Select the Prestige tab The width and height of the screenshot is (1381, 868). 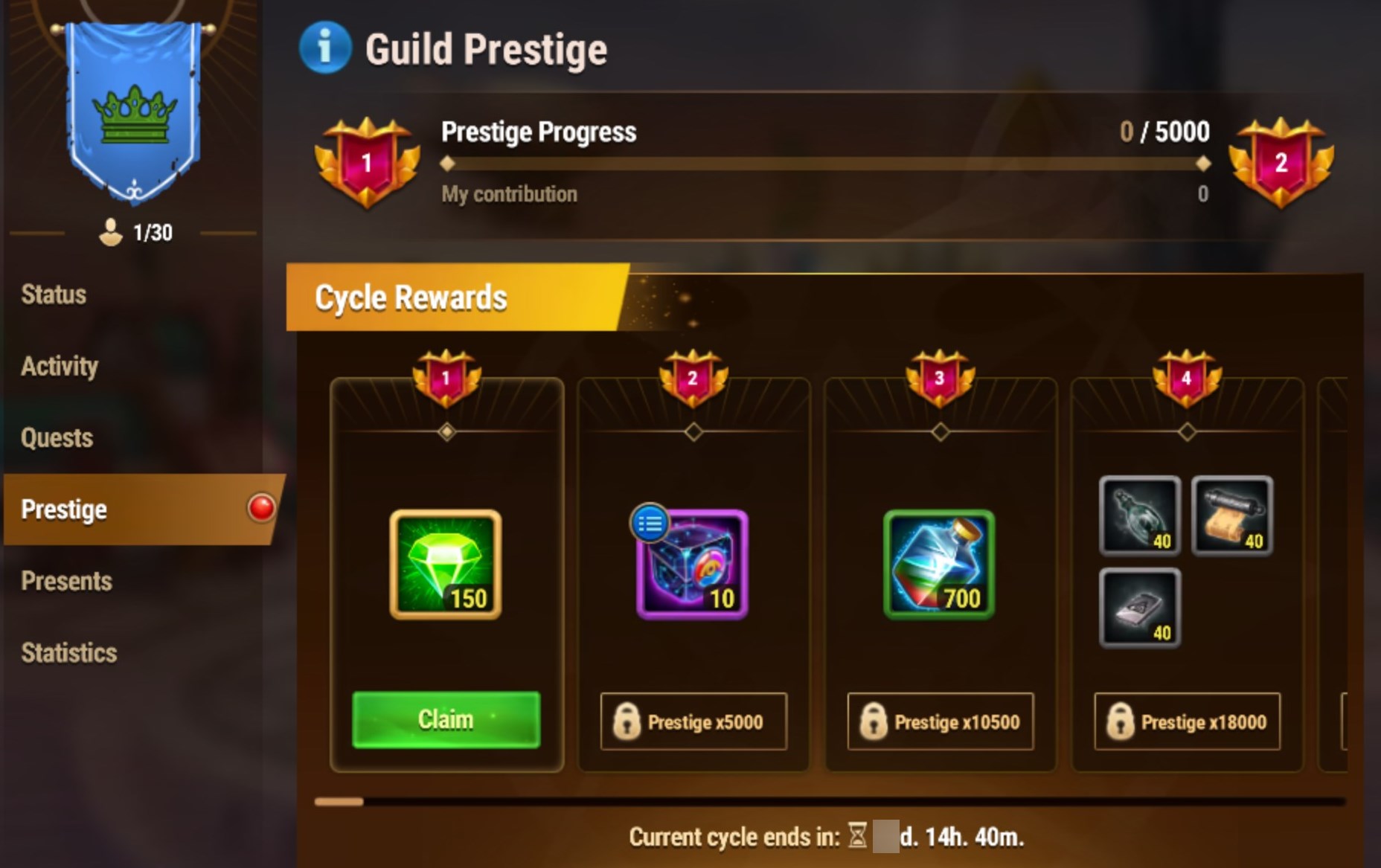coord(65,509)
